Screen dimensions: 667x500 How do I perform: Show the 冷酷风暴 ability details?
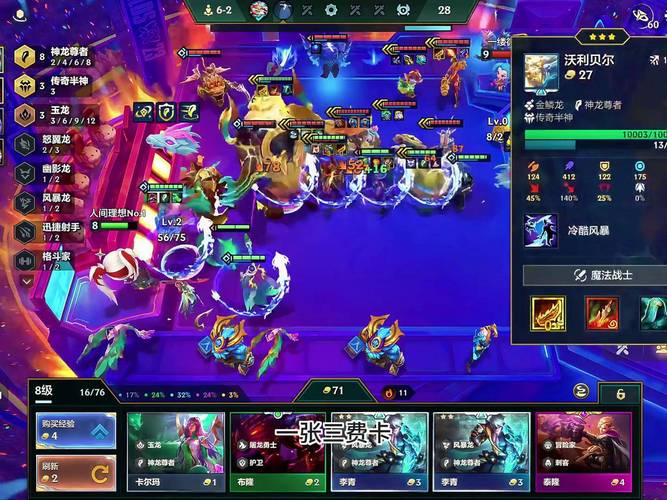point(541,231)
